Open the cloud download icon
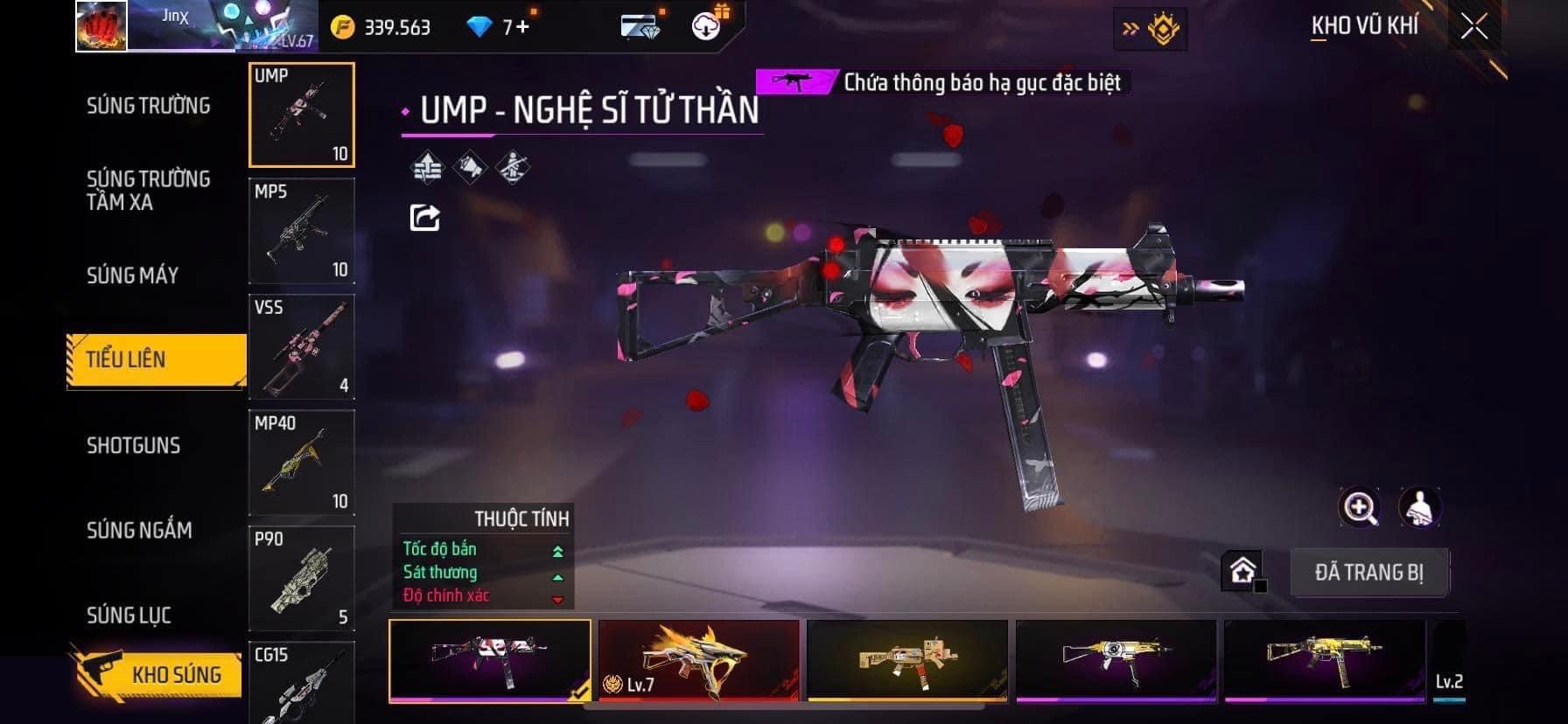 [x=707, y=26]
